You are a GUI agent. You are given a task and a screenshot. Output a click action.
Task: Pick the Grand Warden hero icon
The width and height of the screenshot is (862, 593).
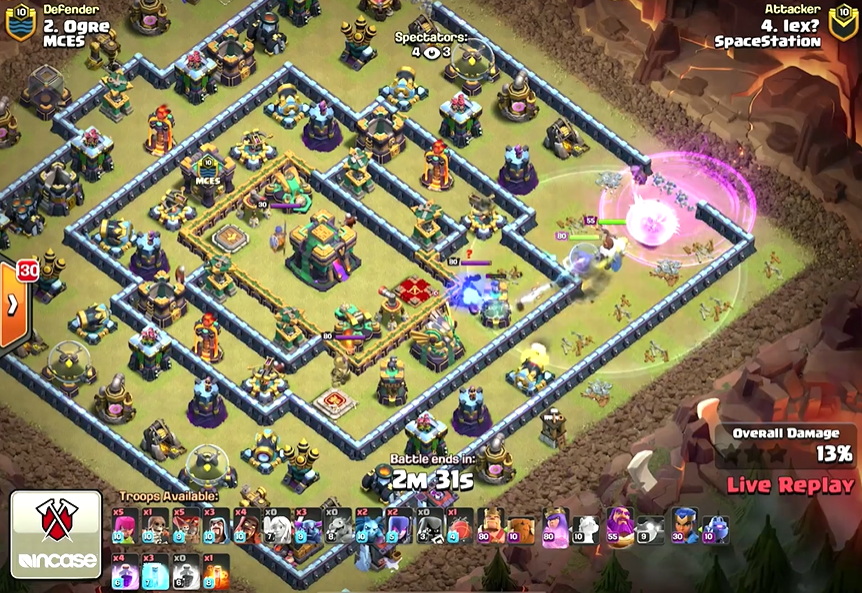click(619, 526)
